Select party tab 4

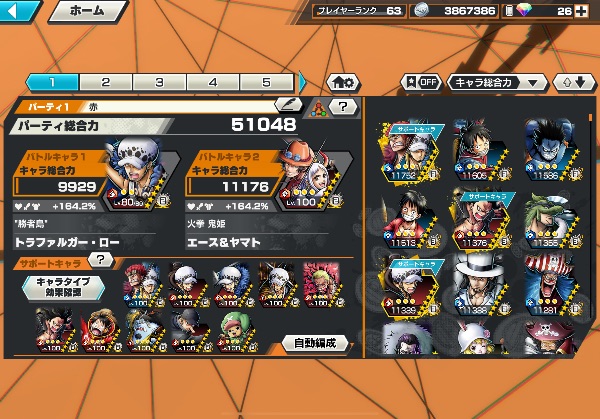213,82
